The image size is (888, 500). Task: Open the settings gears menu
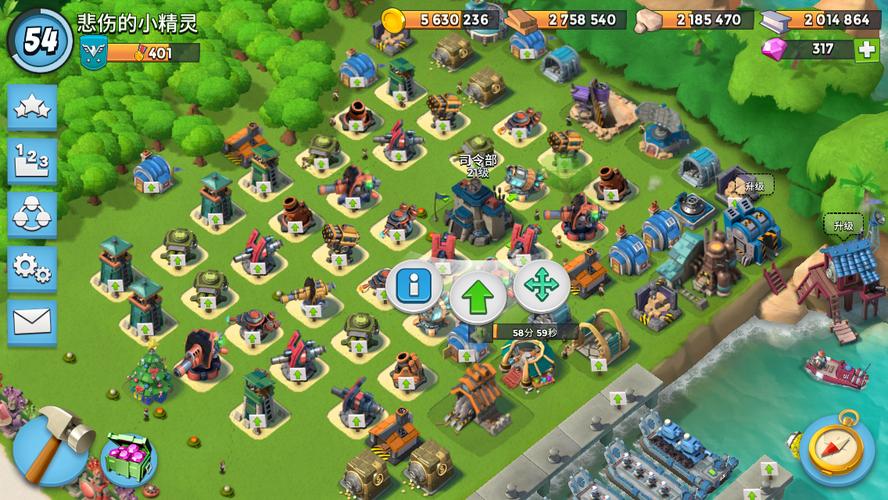(32, 269)
